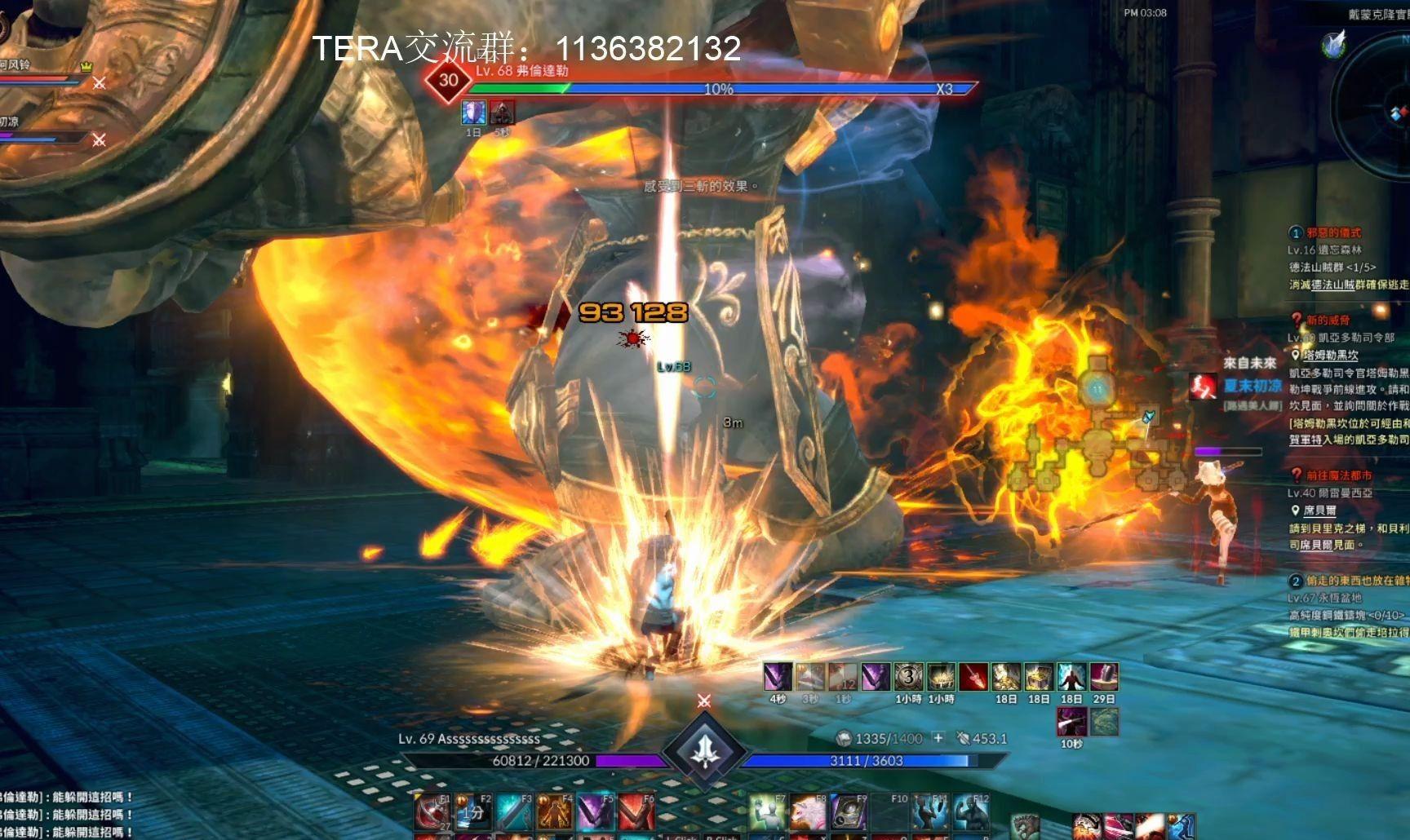Click the F1 red slash skill
Viewport: 1410px width, 840px height.
[431, 812]
